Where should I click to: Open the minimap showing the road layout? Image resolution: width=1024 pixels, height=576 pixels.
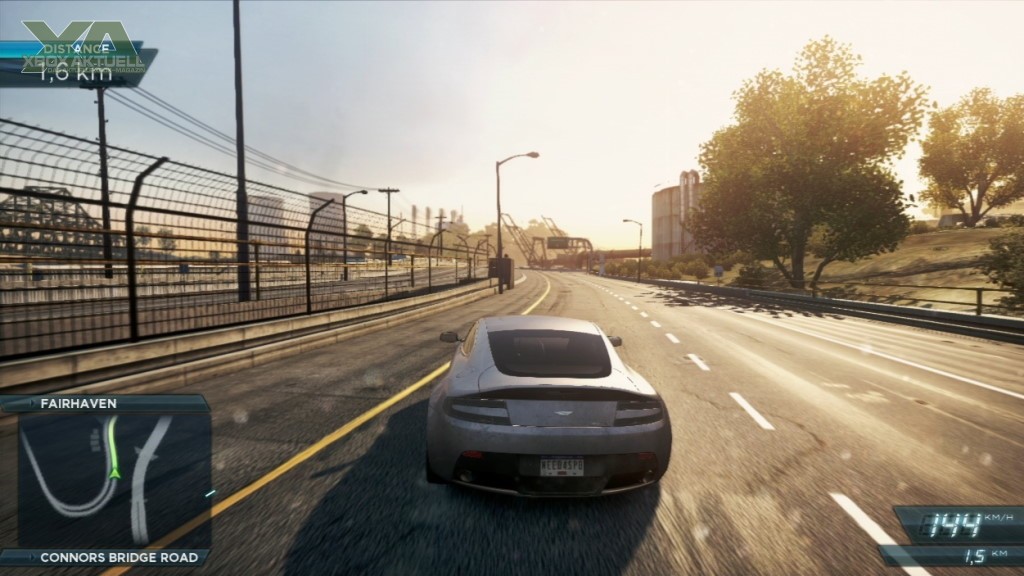pos(112,480)
